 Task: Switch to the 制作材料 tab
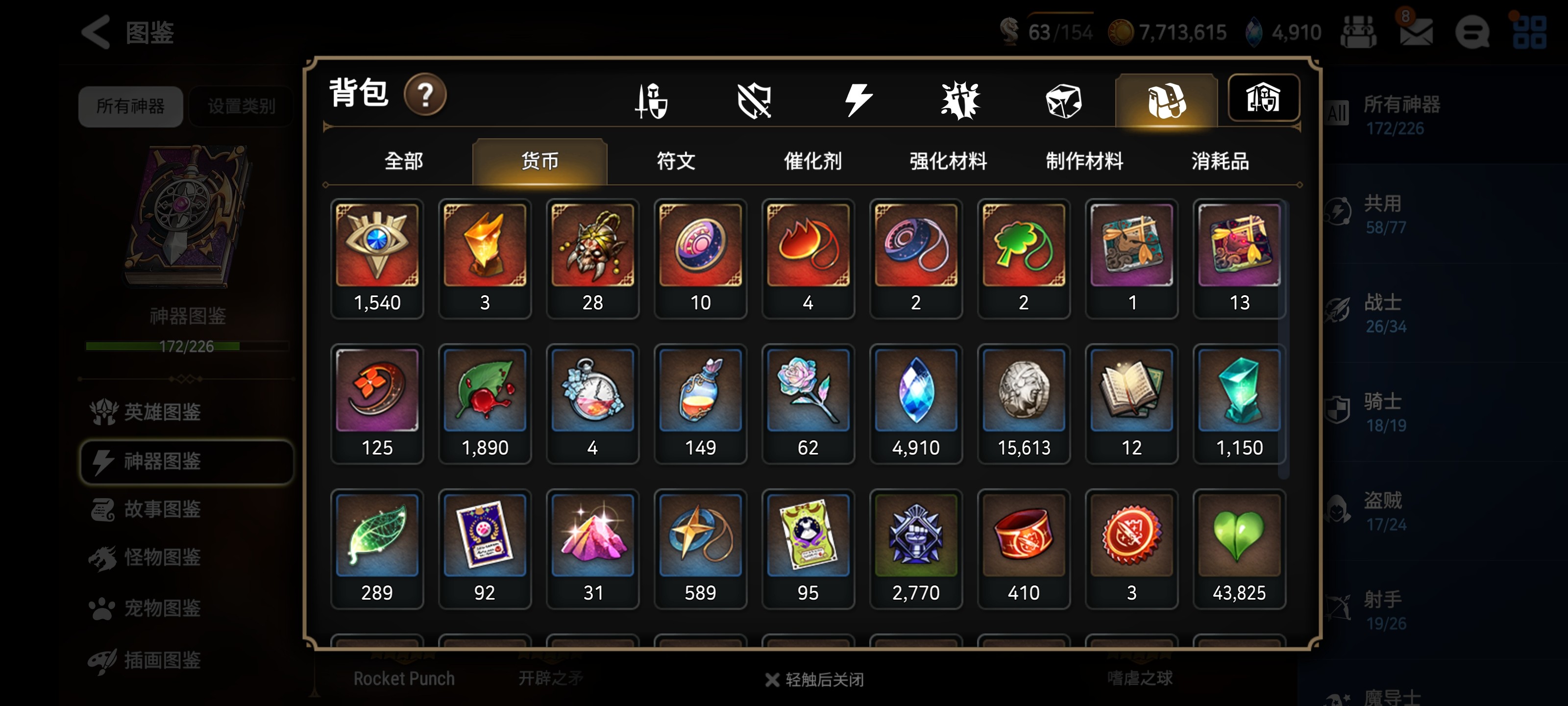tap(1084, 161)
